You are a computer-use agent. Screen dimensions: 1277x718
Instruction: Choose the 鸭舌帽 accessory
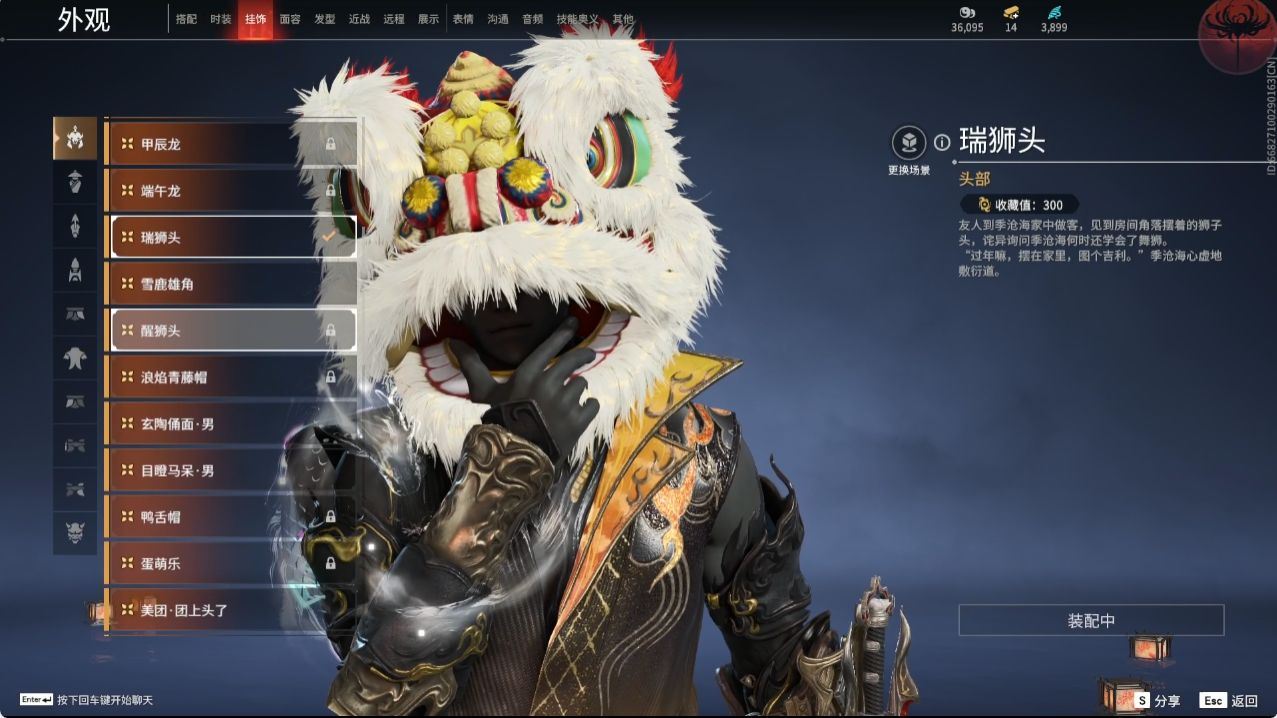click(232, 517)
